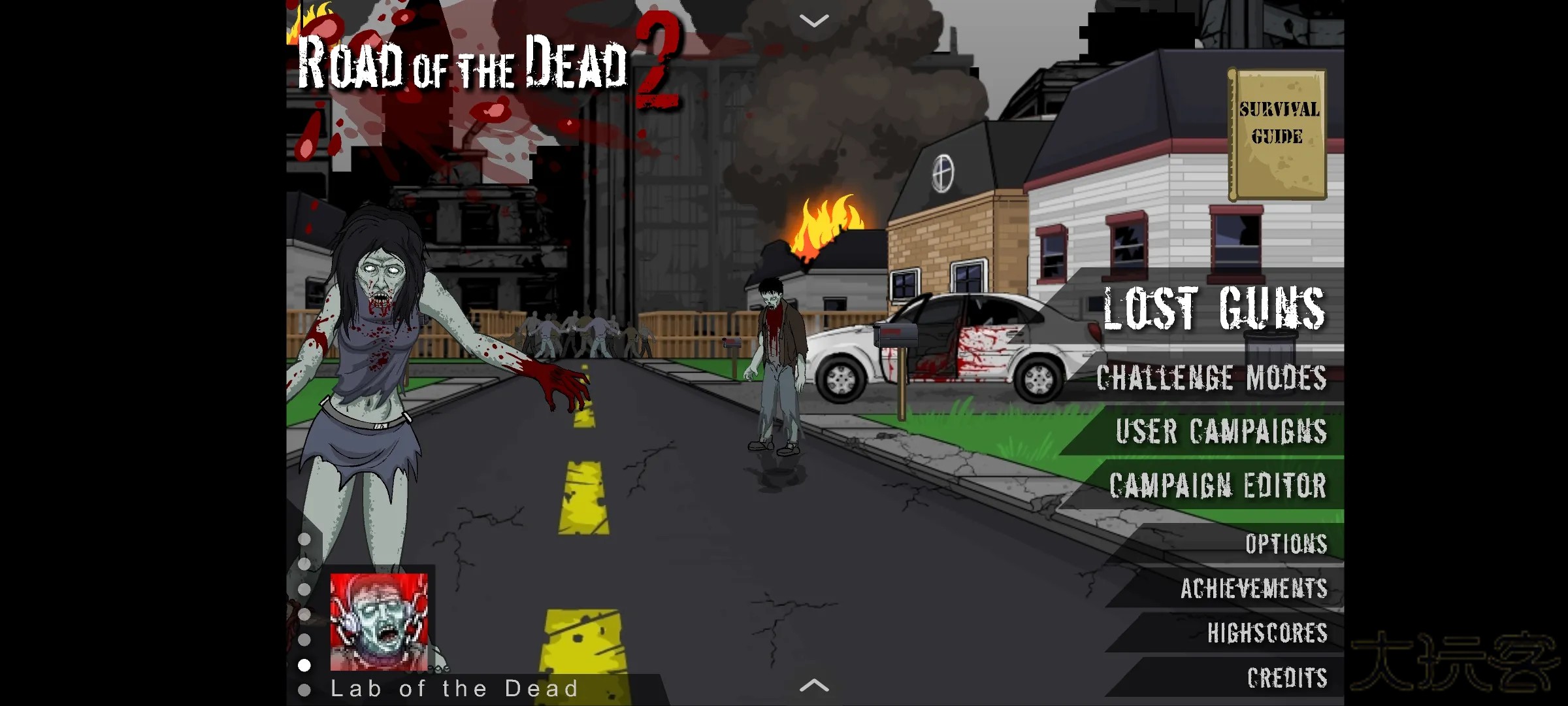Viewport: 1568px width, 706px height.
Task: Expand the bottom upward chevron arrow
Action: pos(814,686)
